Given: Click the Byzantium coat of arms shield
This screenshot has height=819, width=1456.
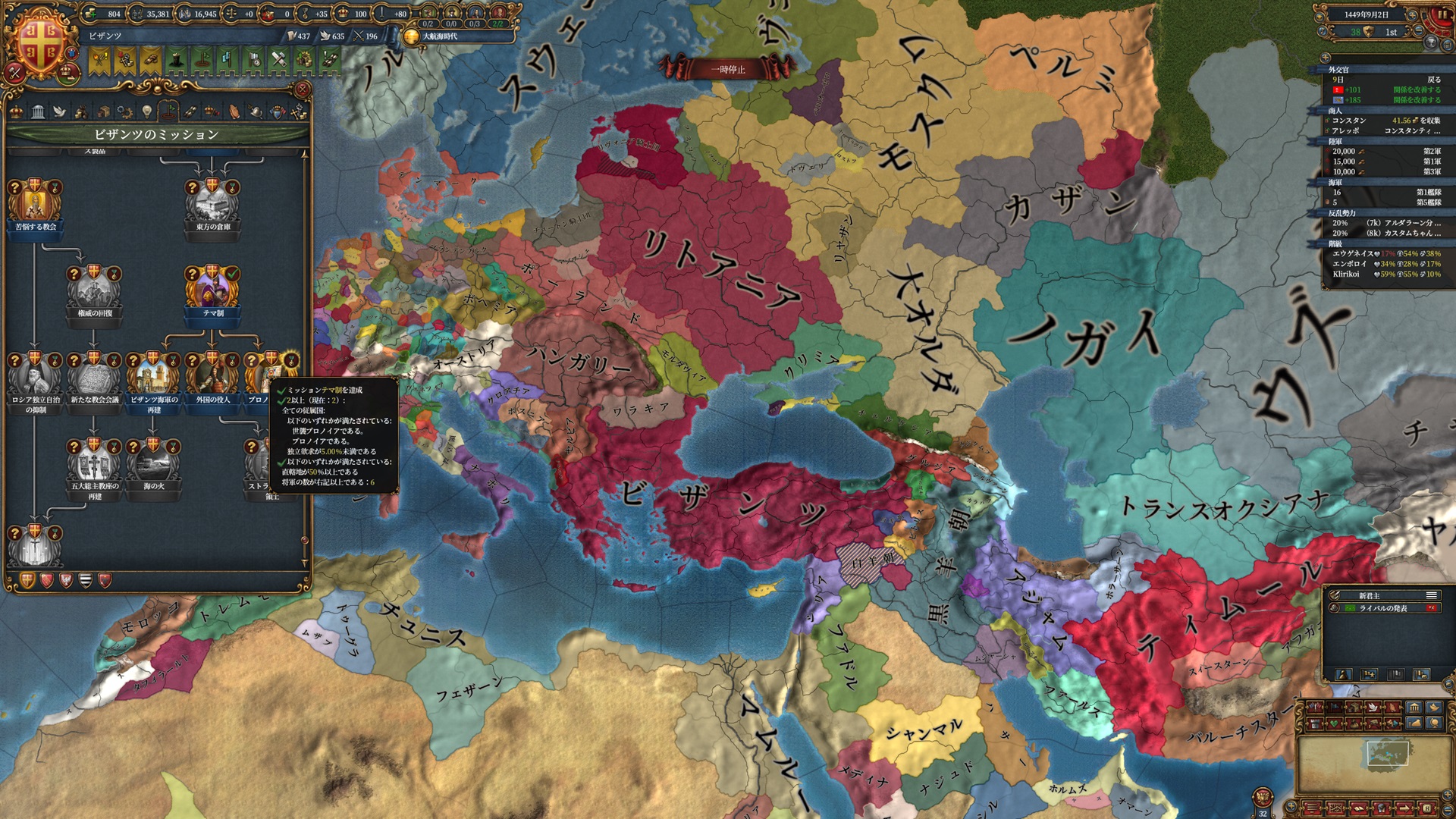Looking at the screenshot, I should pos(39,42).
